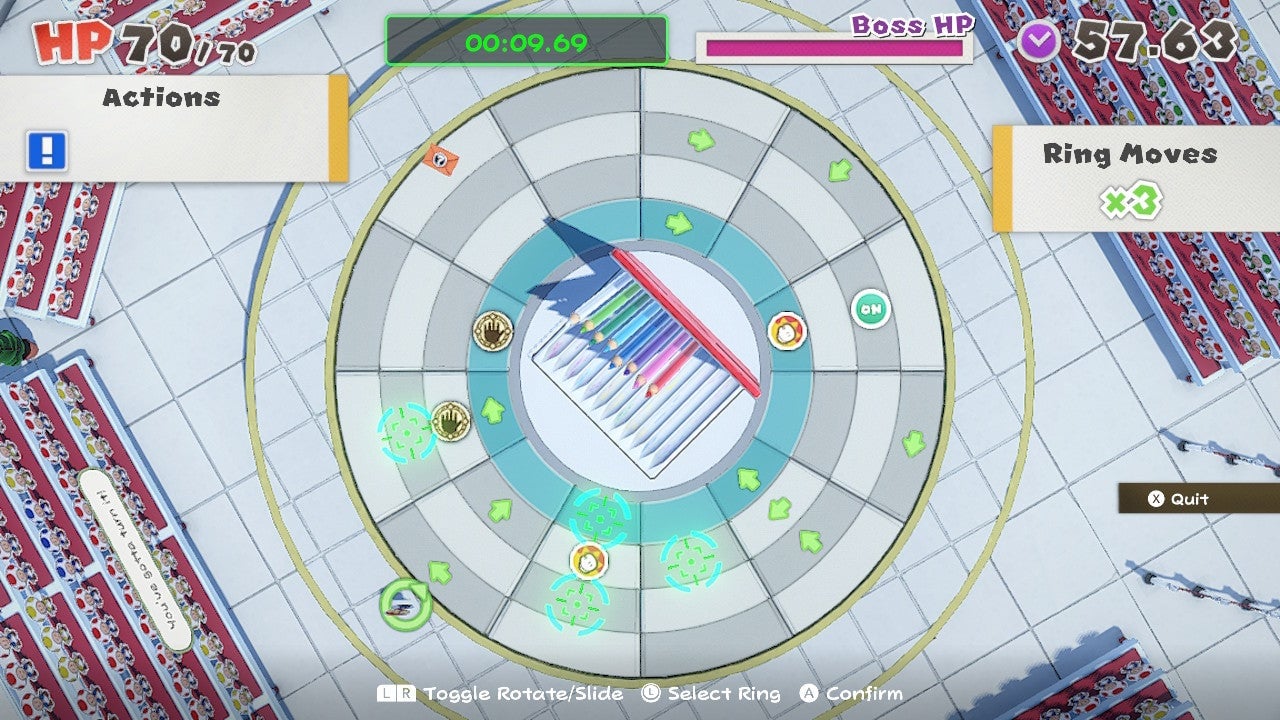Expand the Ring Moves panel

coord(1130,155)
